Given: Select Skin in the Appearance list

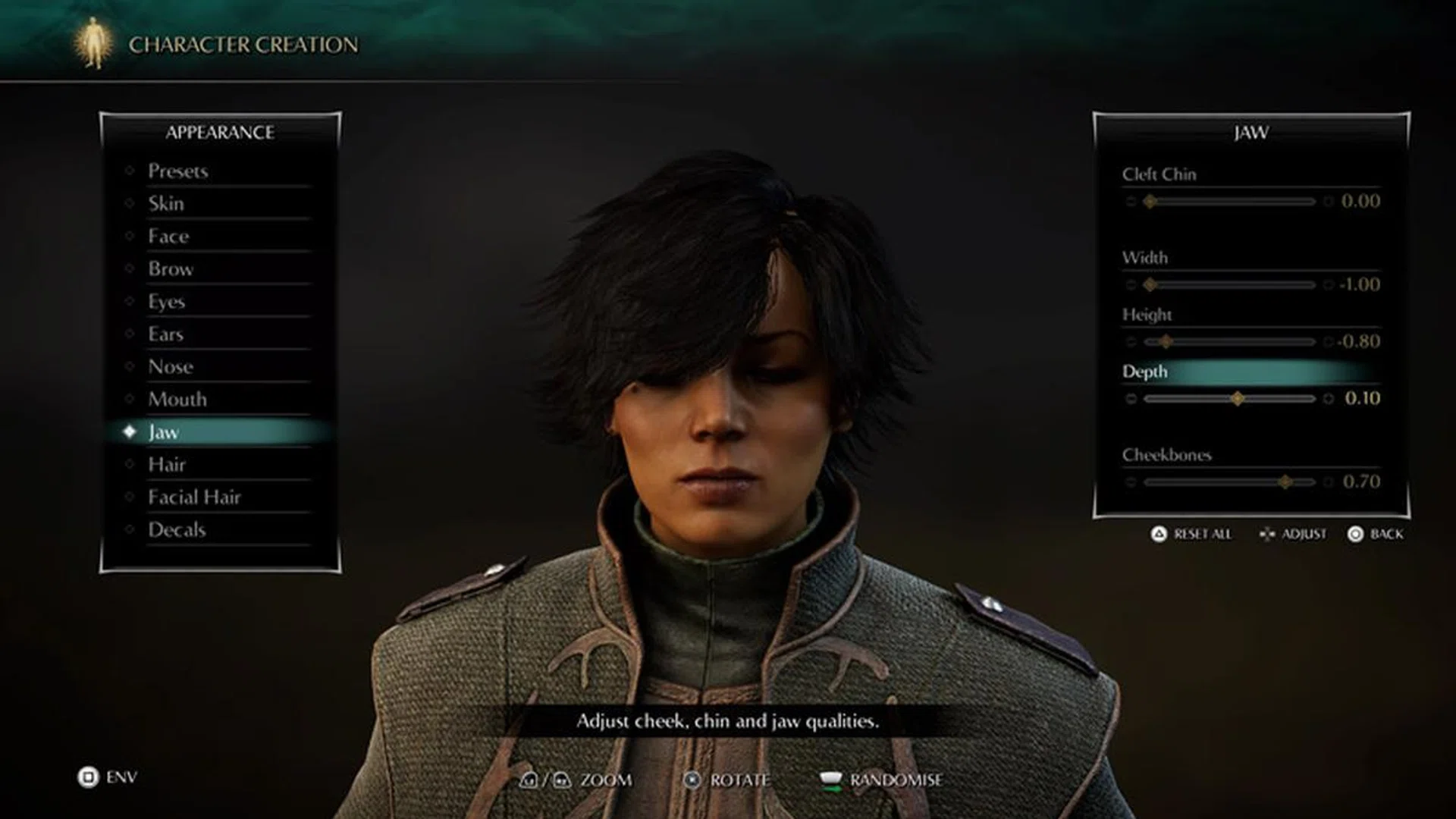Looking at the screenshot, I should coord(165,204).
